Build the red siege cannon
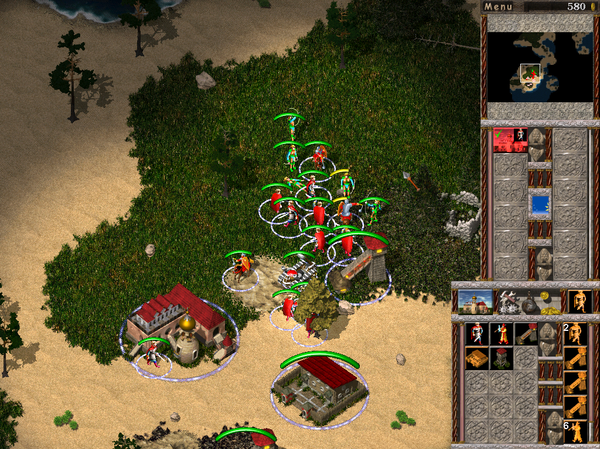Screen dimensions: 600x449 526,333
